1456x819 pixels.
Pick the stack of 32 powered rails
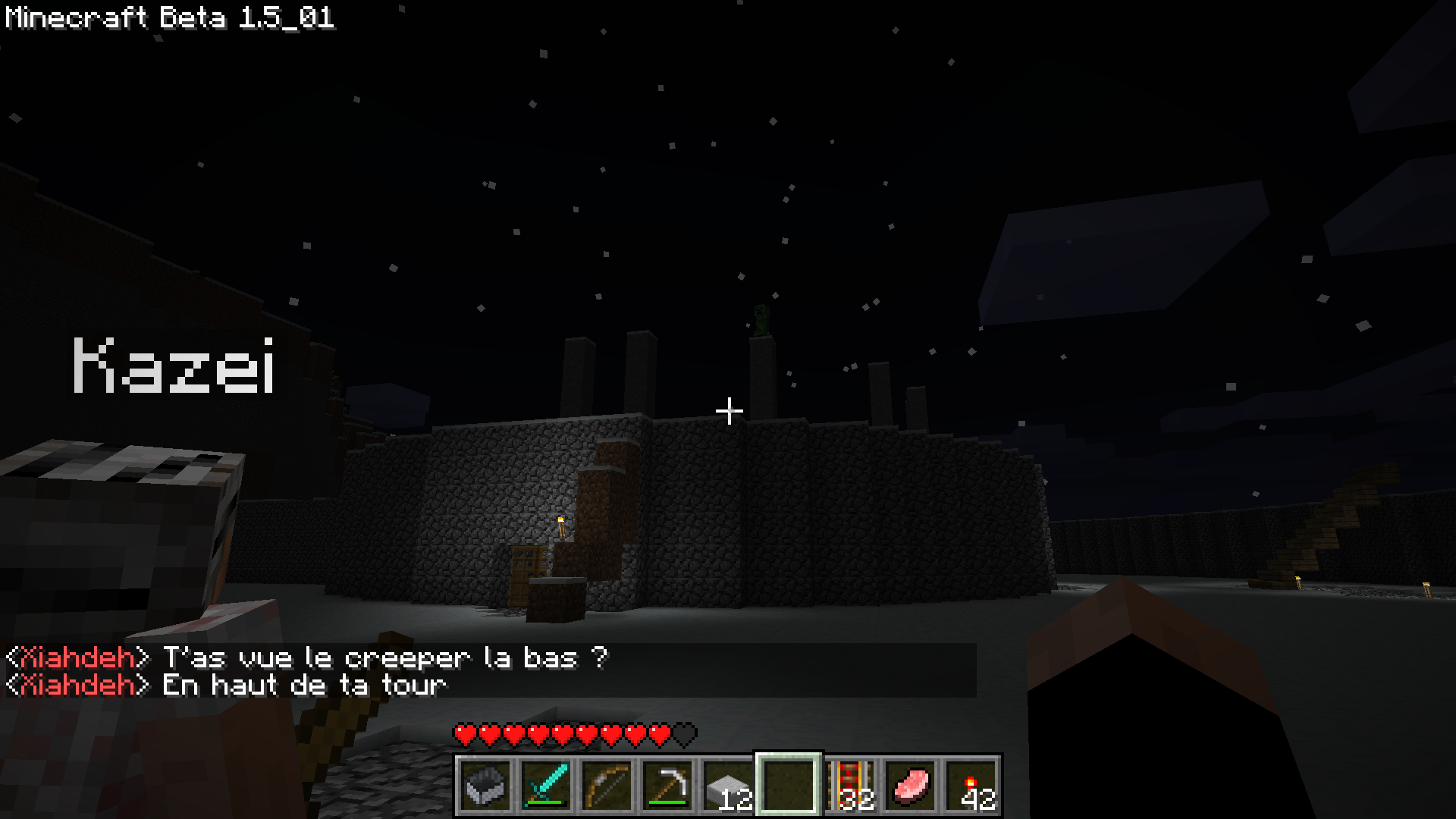(849, 786)
